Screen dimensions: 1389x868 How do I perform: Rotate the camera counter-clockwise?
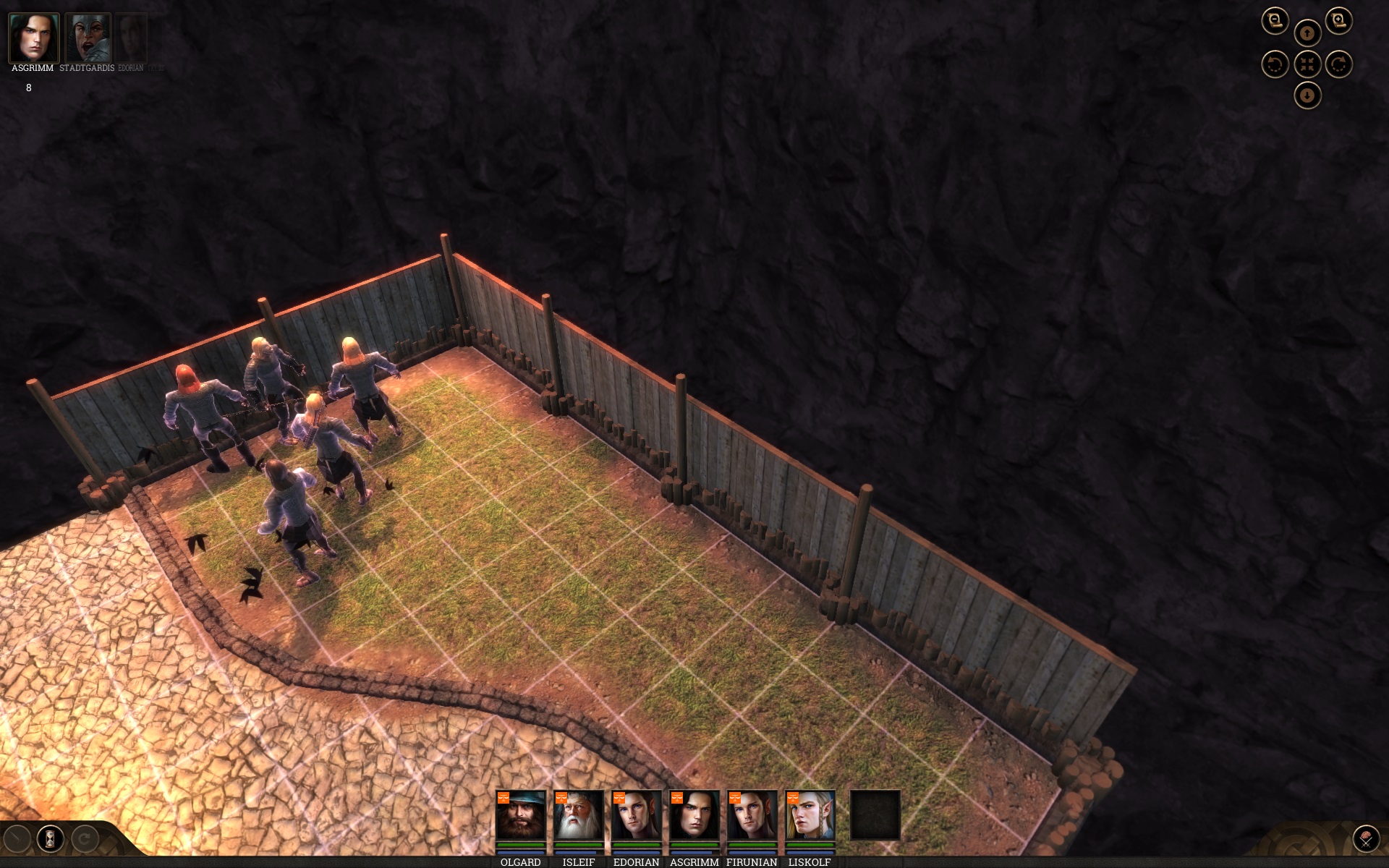click(1275, 64)
